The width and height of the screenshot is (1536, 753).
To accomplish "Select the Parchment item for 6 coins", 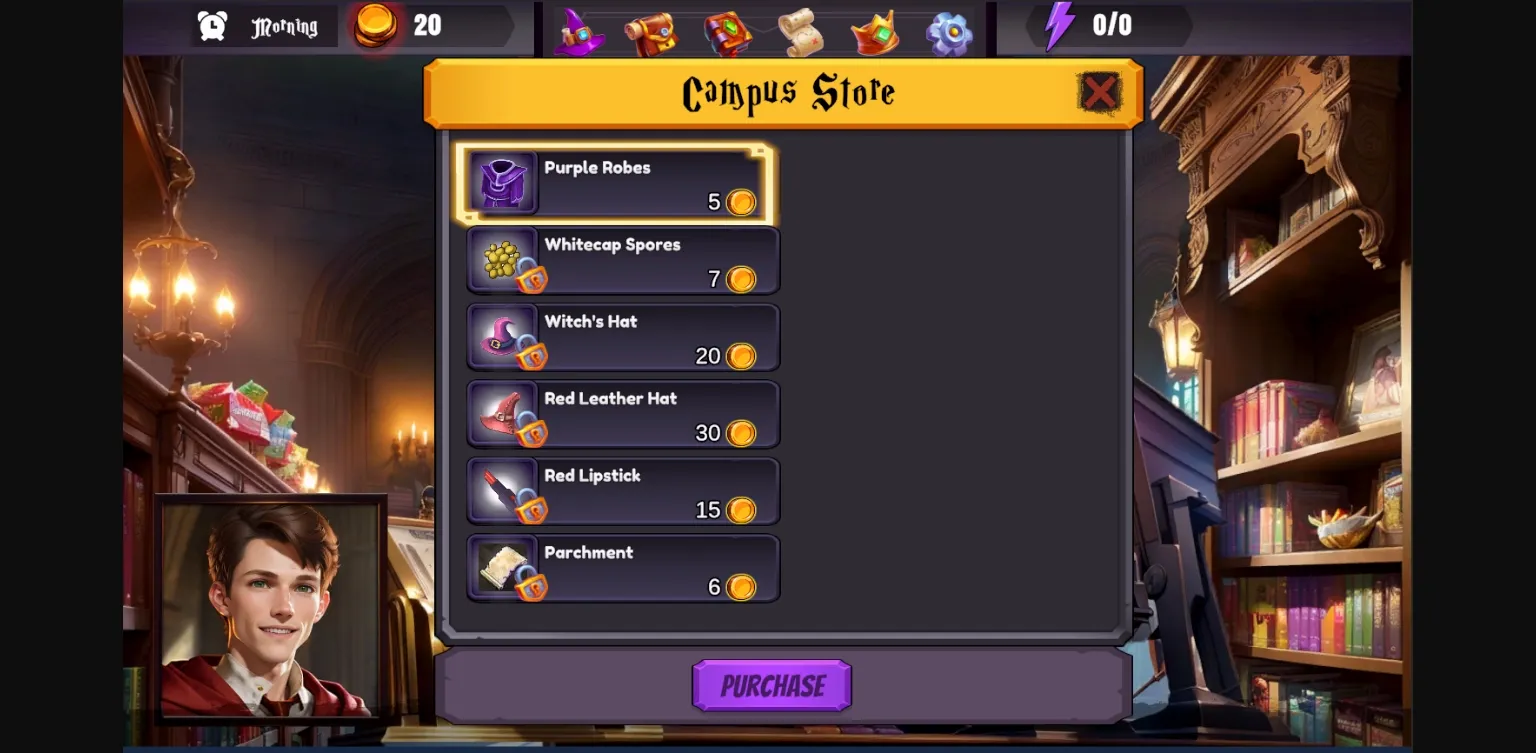I will [622, 568].
